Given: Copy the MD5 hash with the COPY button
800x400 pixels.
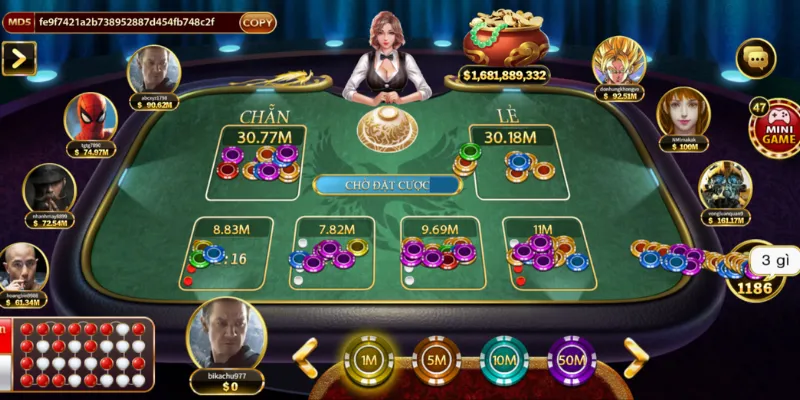Looking at the screenshot, I should [257, 22].
